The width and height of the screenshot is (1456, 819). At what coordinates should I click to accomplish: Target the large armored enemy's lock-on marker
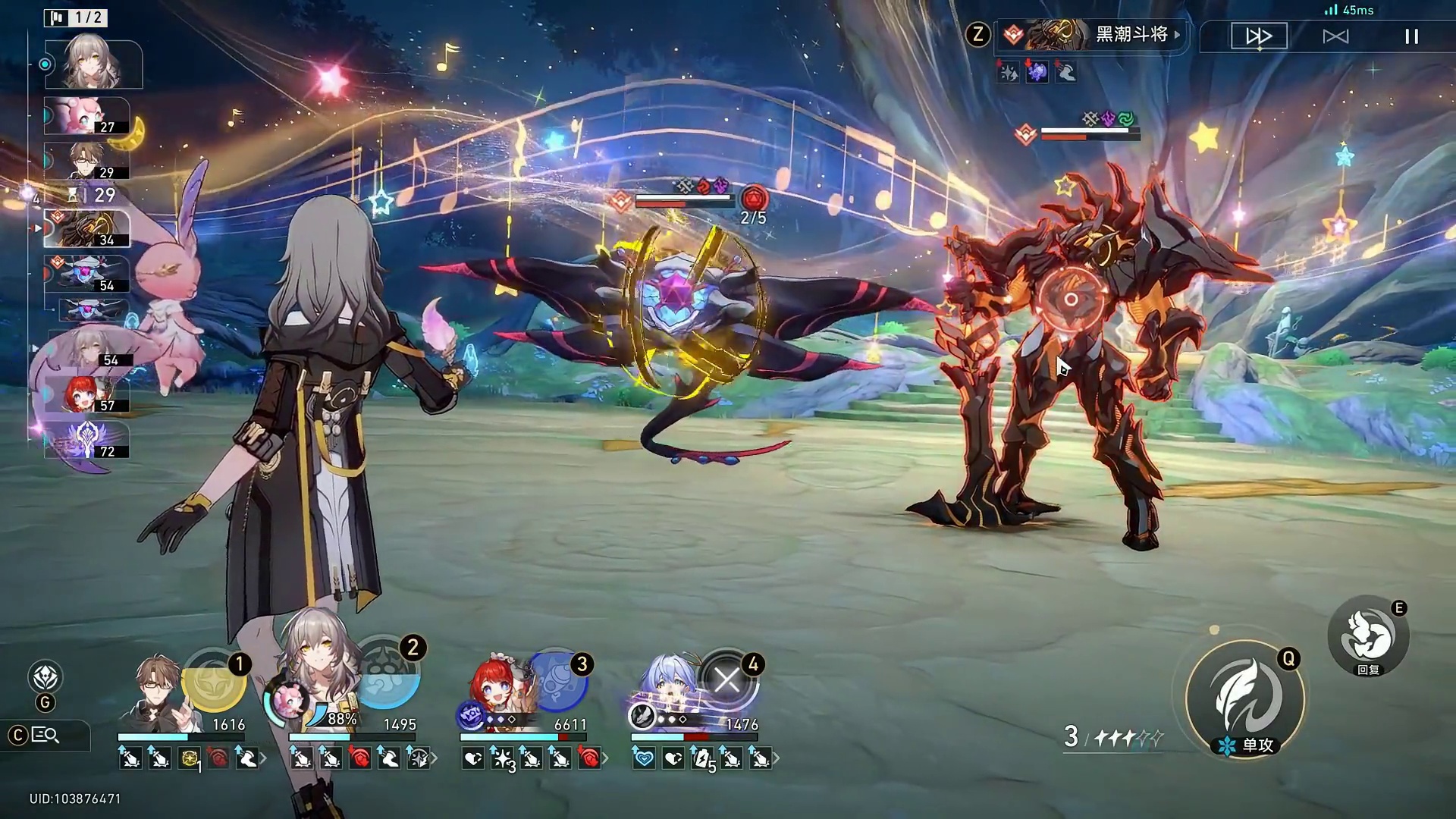[x=1070, y=300]
